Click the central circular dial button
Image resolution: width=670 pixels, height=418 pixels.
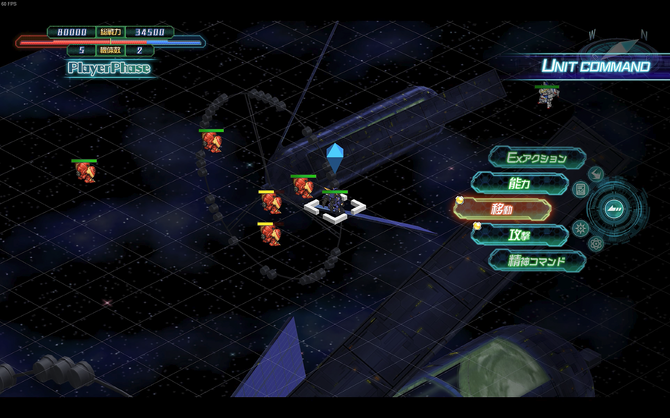(614, 209)
